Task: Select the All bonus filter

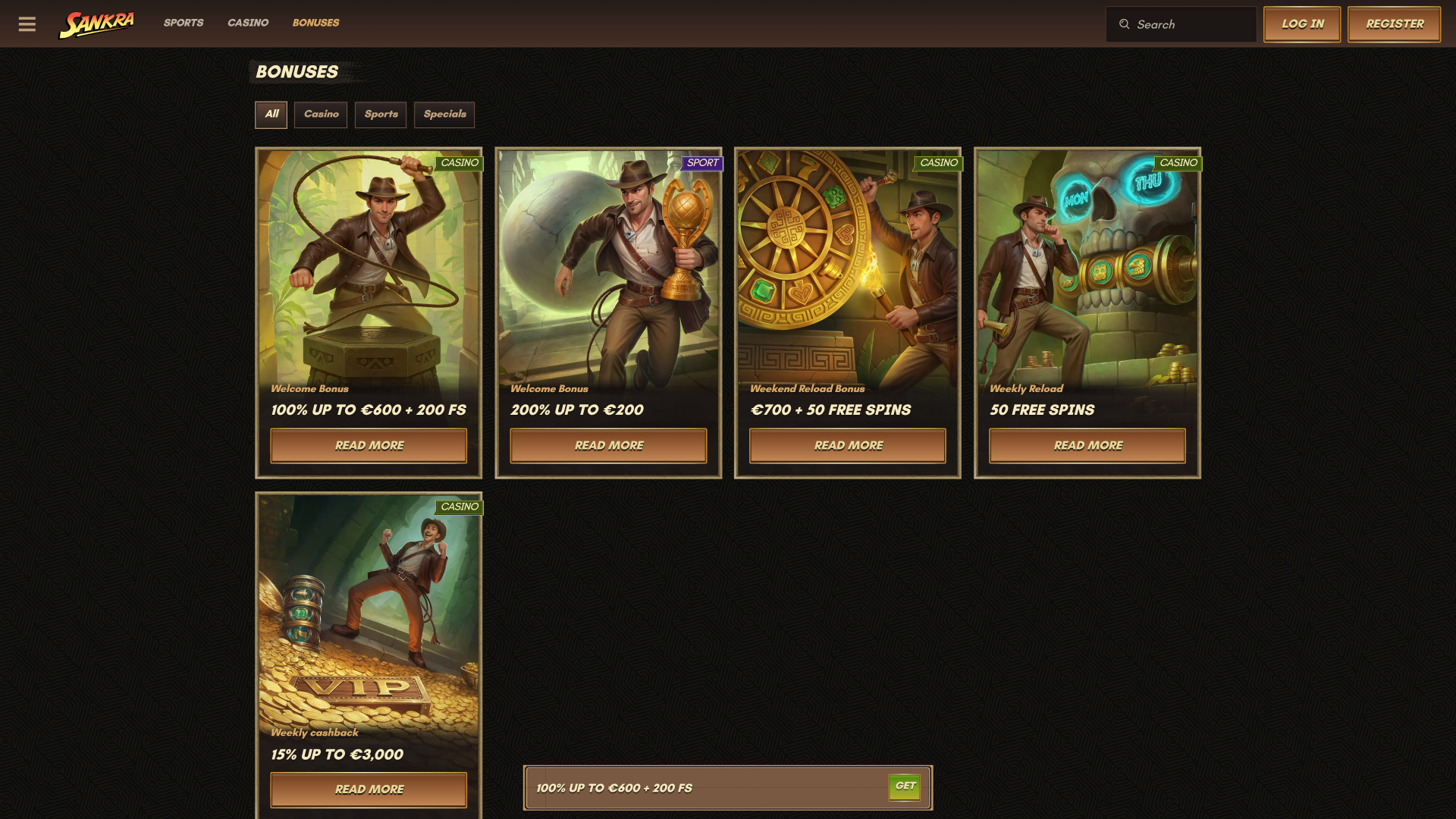Action: point(271,115)
